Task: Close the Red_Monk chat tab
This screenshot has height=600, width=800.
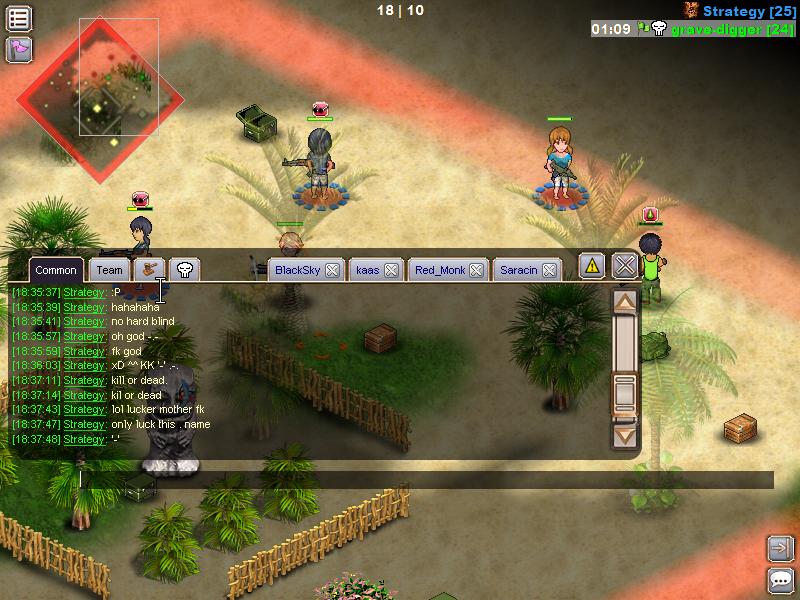Action: point(477,270)
